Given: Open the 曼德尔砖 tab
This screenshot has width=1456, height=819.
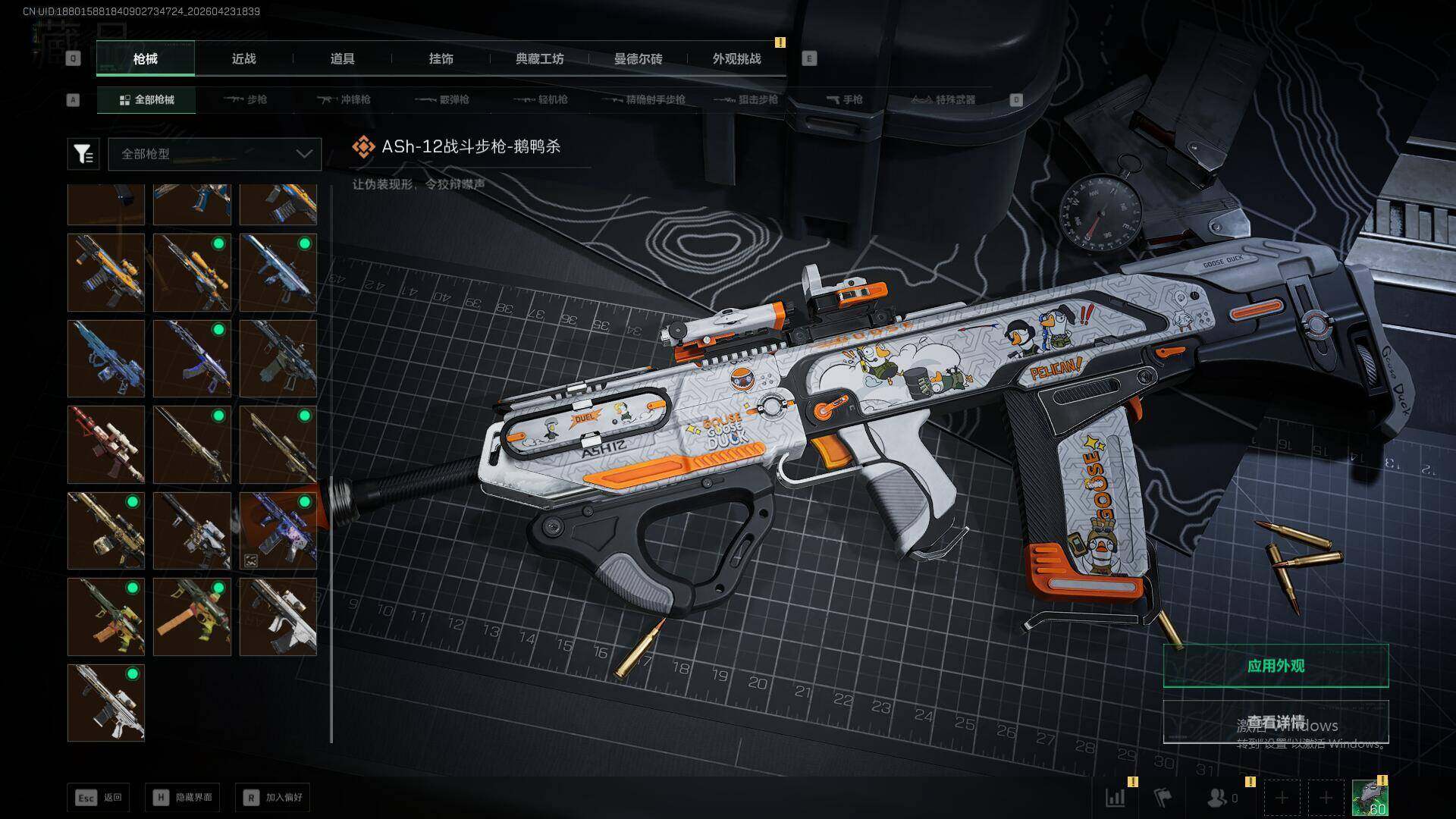Looking at the screenshot, I should (x=638, y=59).
